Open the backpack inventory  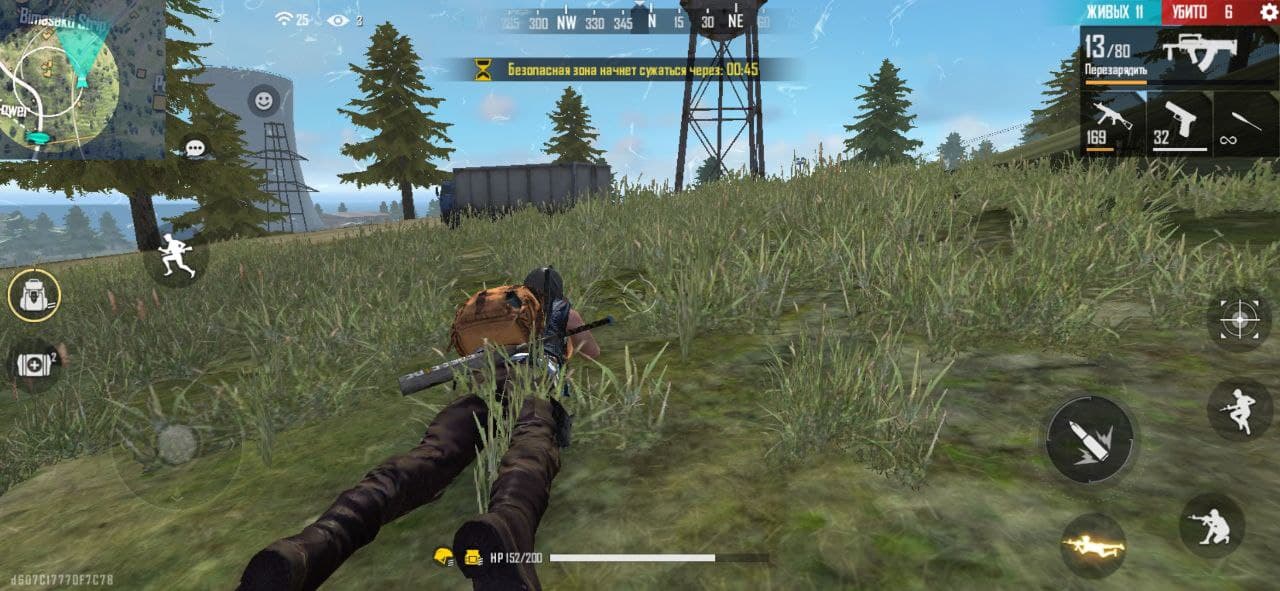(x=34, y=296)
